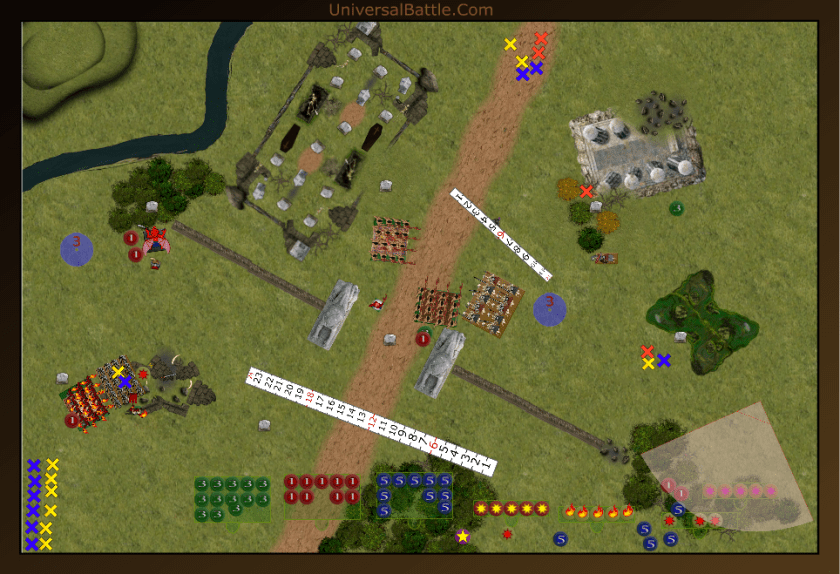840x574 pixels.
Task: Select the blue circular template beside the road regiments
Action: pyautogui.click(x=549, y=309)
